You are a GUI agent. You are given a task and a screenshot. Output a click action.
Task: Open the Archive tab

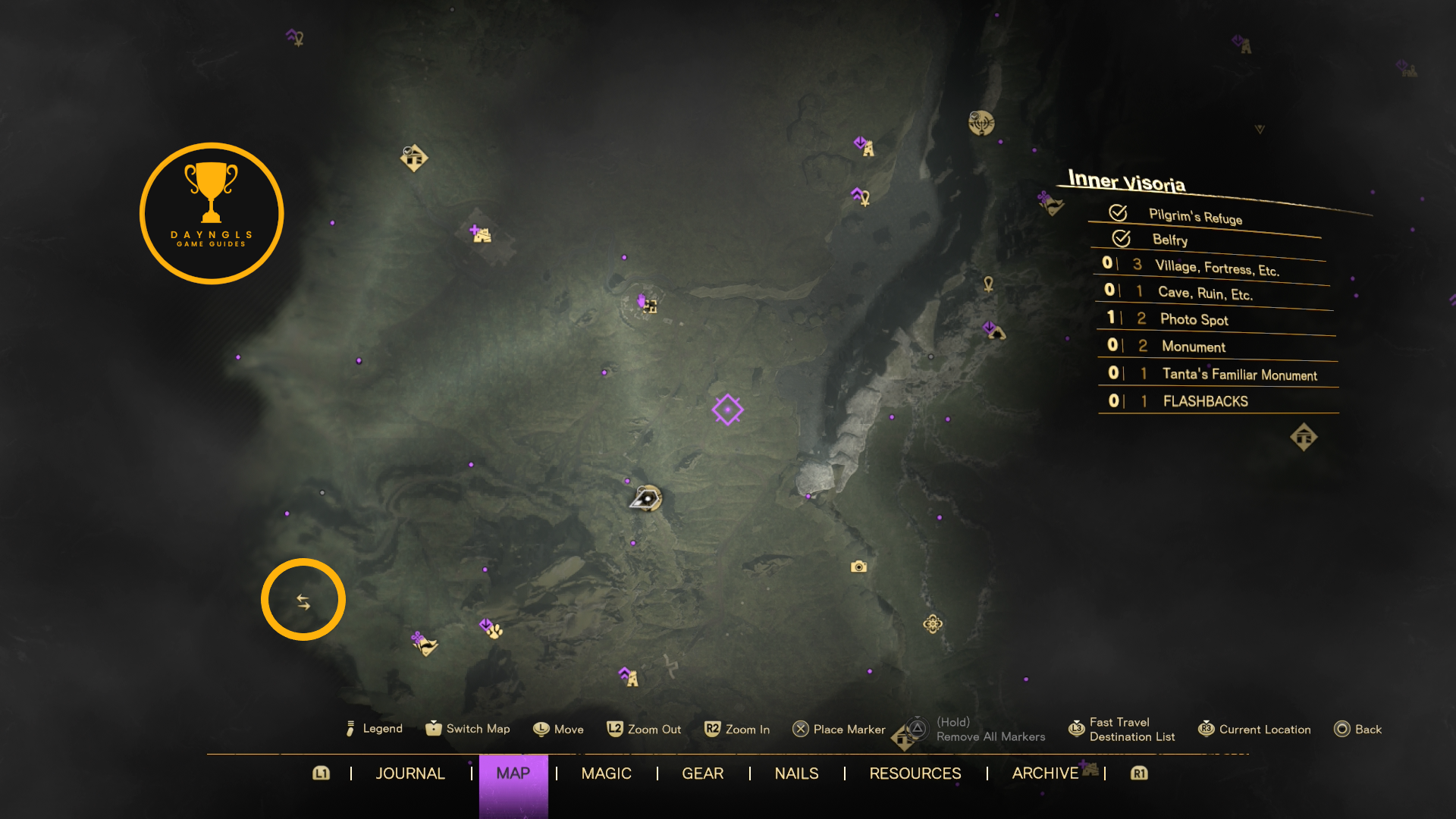point(1045,773)
